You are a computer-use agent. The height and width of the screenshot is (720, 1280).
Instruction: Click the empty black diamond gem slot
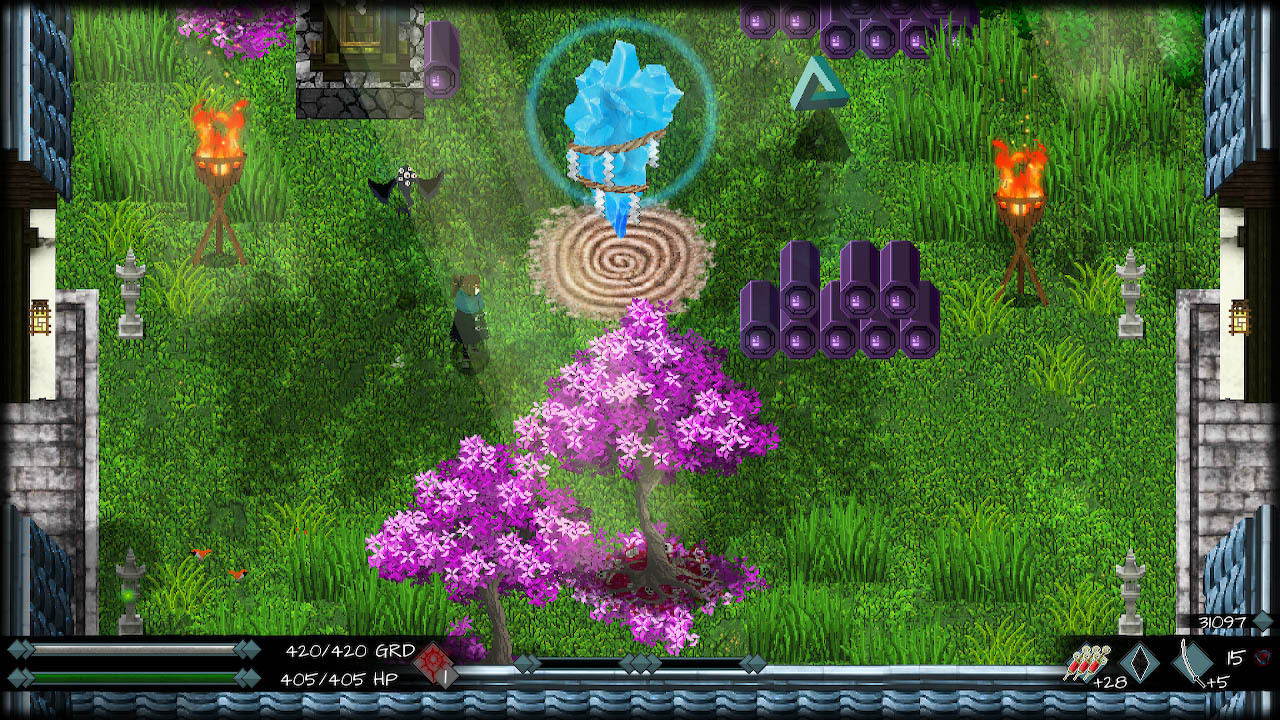pos(1140,661)
